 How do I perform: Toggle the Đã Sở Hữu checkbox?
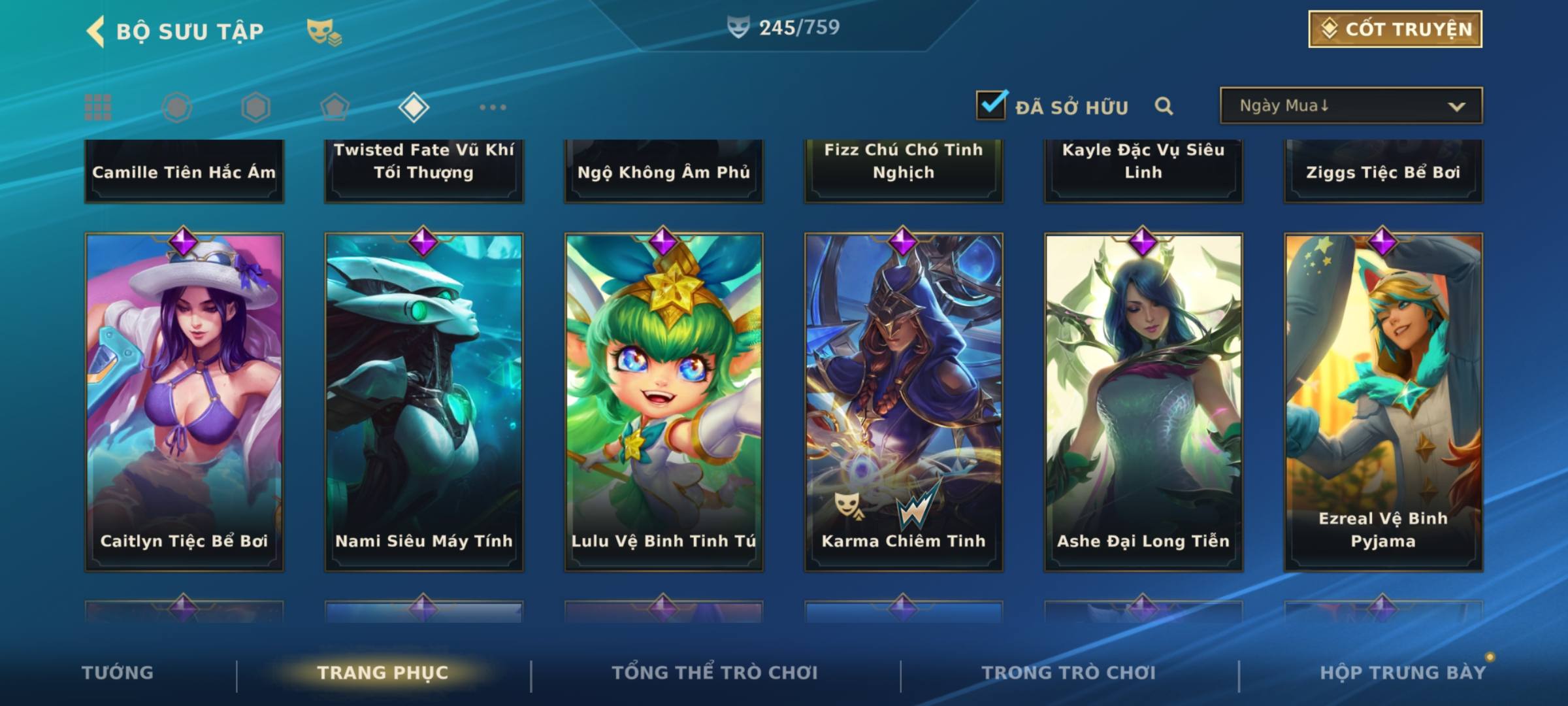pos(991,105)
